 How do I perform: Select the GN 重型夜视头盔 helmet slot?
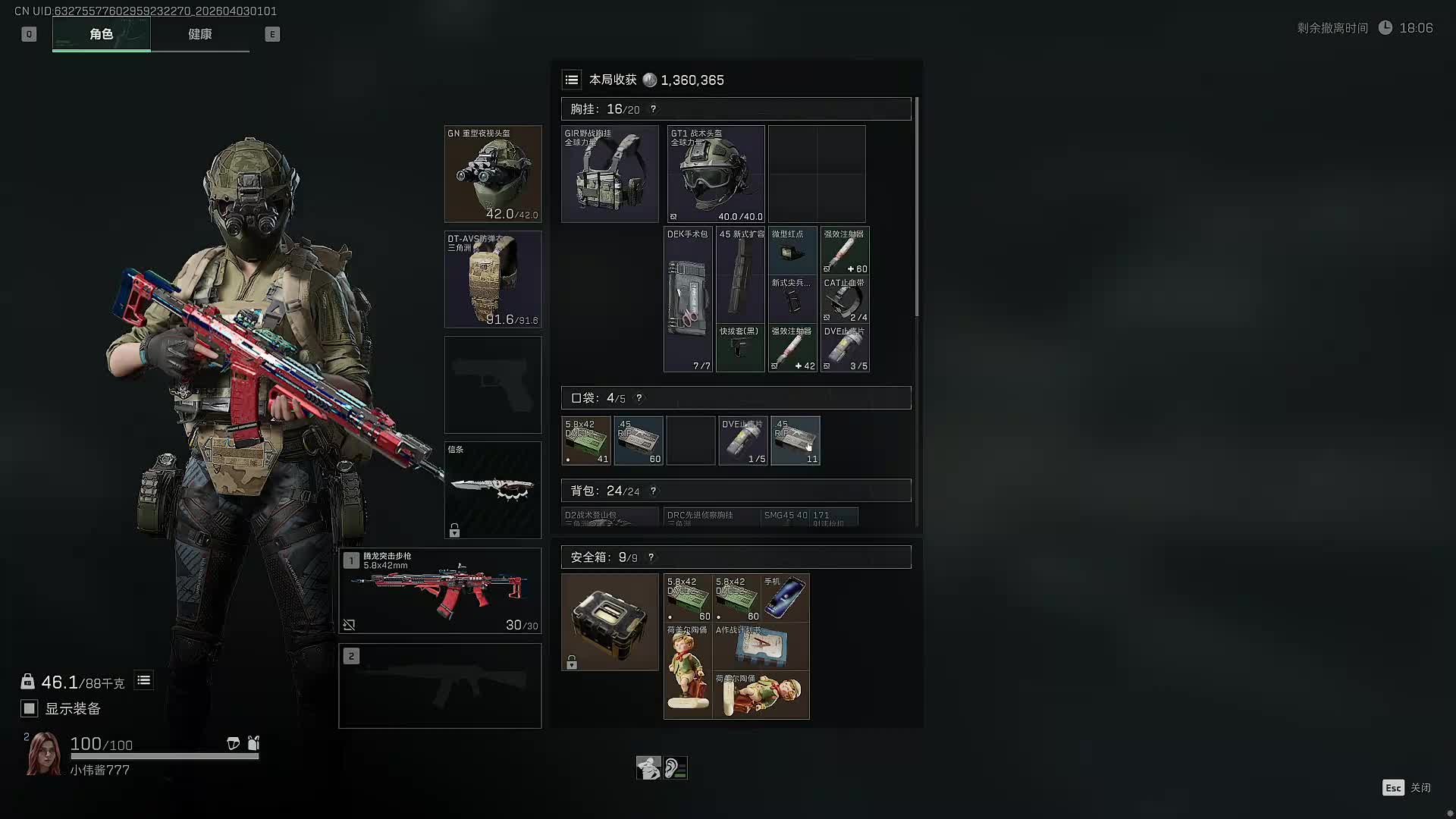[x=493, y=174]
